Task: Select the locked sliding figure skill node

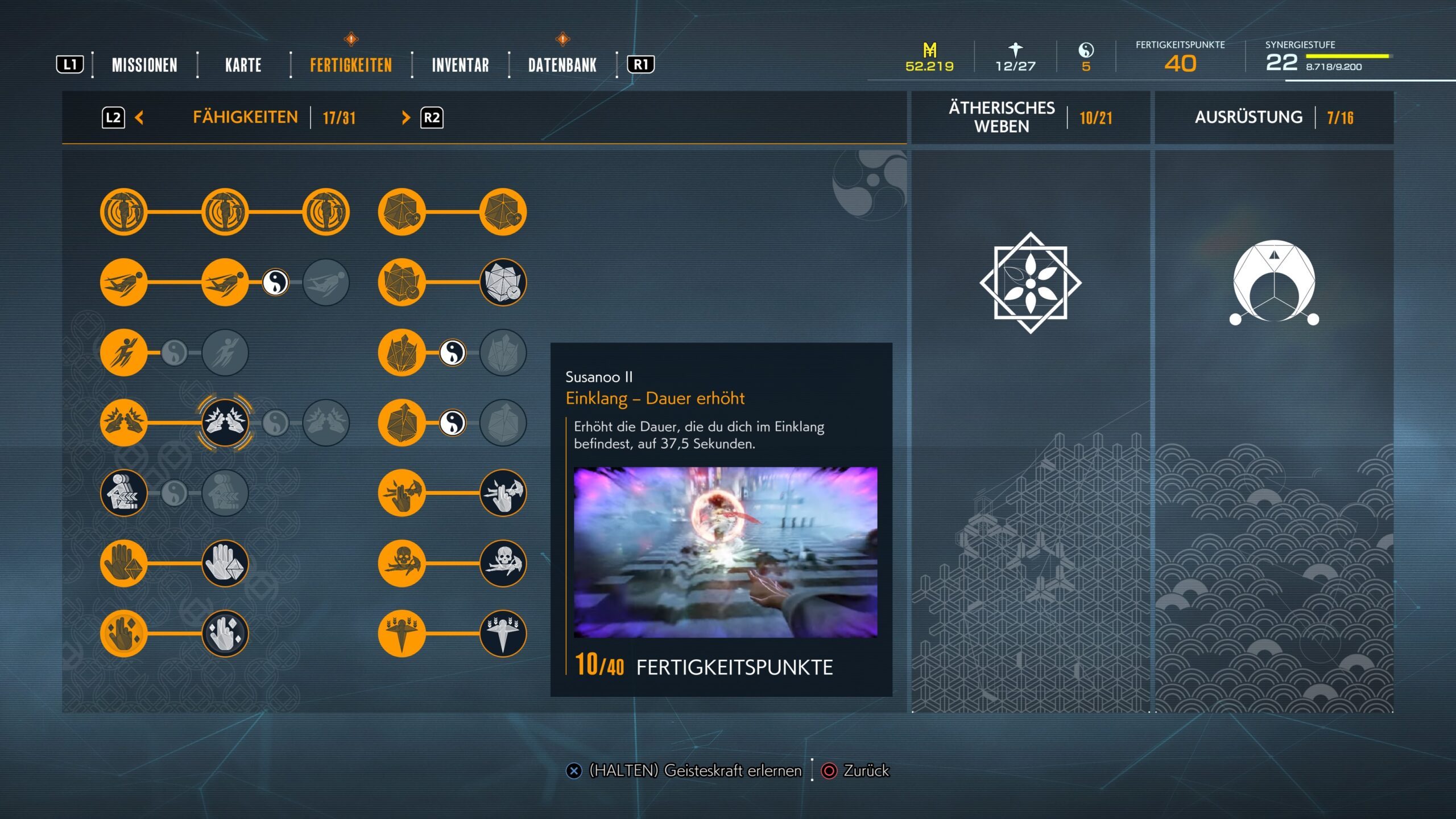Action: [326, 282]
